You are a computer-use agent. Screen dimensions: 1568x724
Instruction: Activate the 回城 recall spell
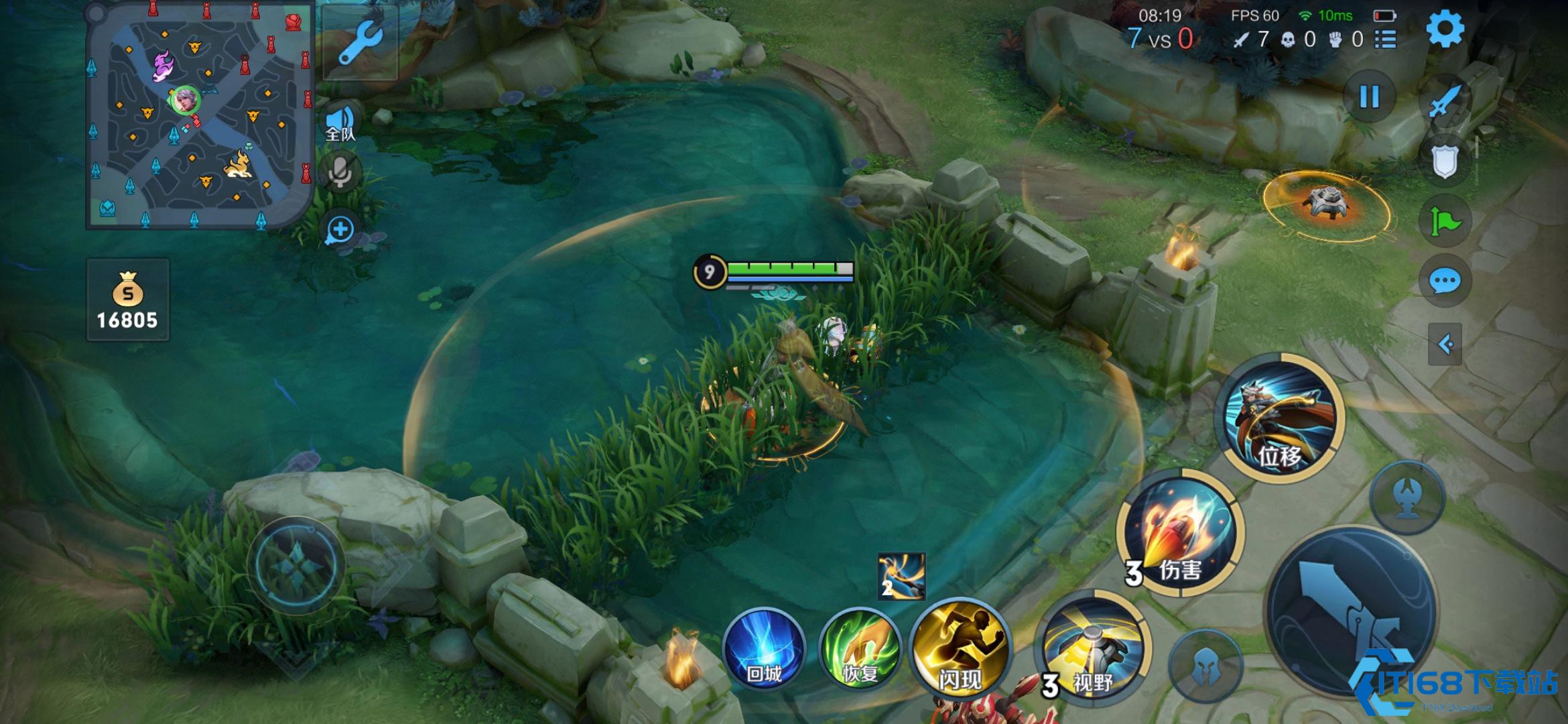764,649
